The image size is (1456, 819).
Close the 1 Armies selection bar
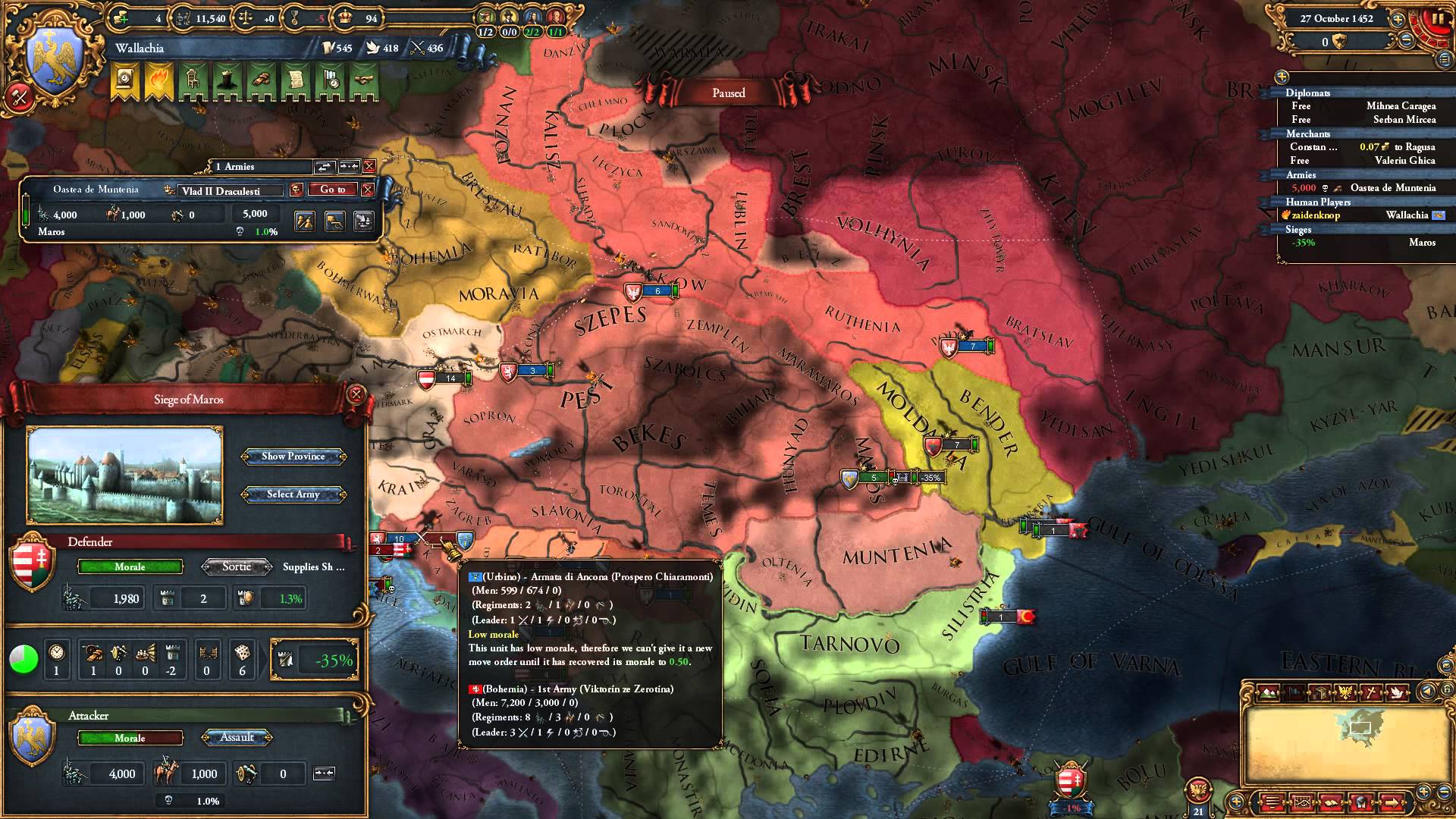coord(369,166)
